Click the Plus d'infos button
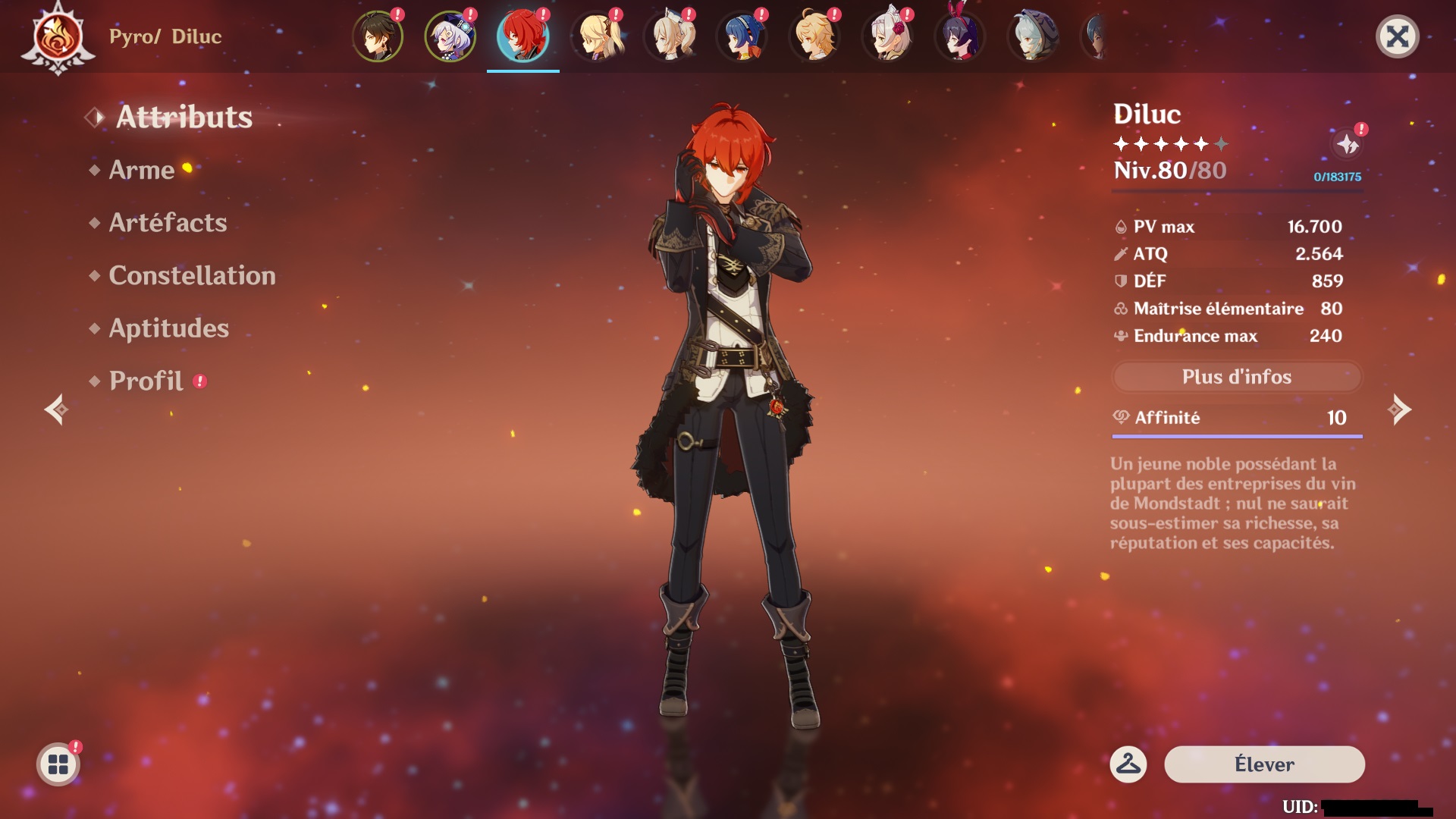1456x819 pixels. pyautogui.click(x=1236, y=377)
